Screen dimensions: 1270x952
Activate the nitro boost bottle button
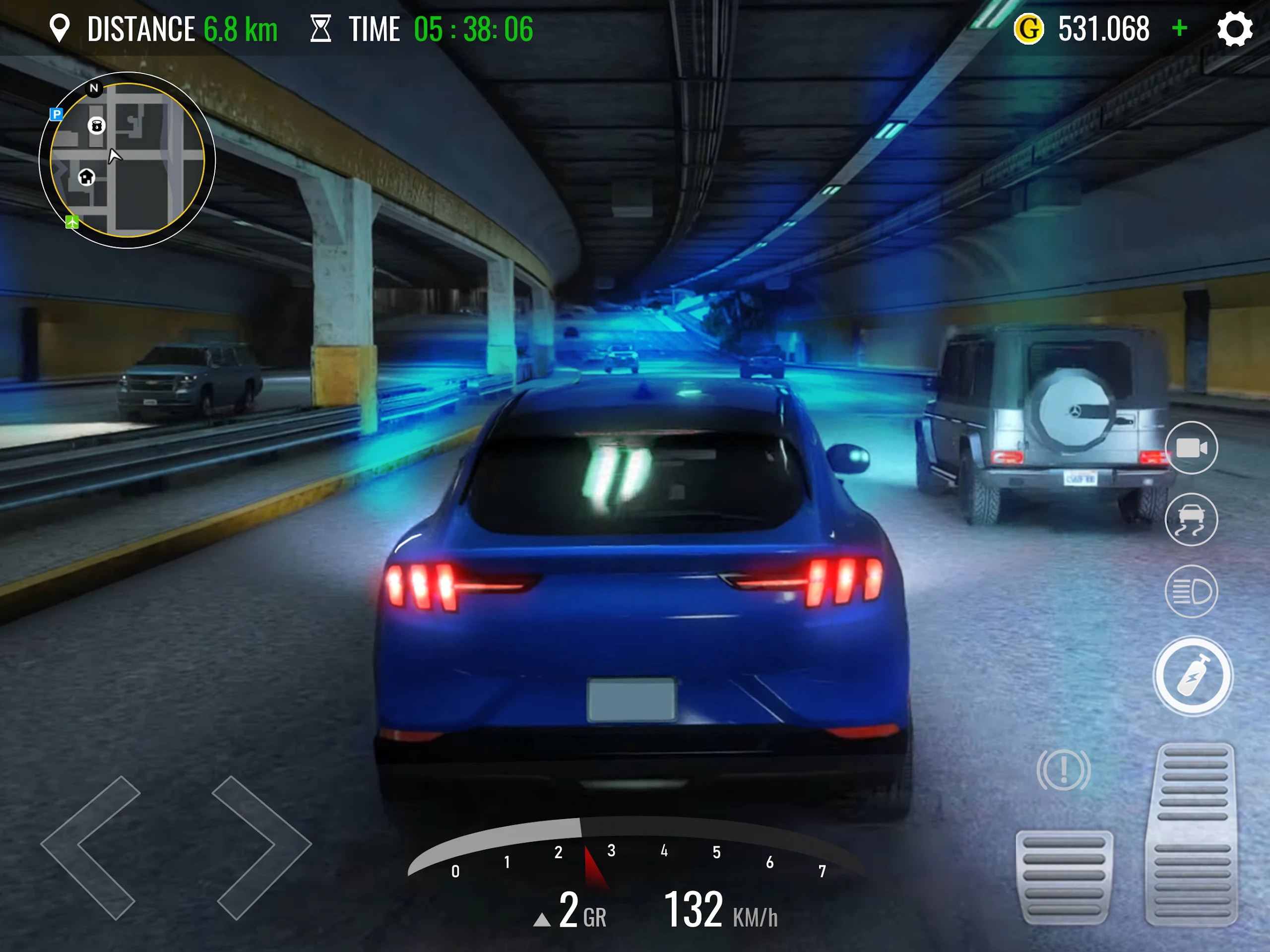(1193, 676)
